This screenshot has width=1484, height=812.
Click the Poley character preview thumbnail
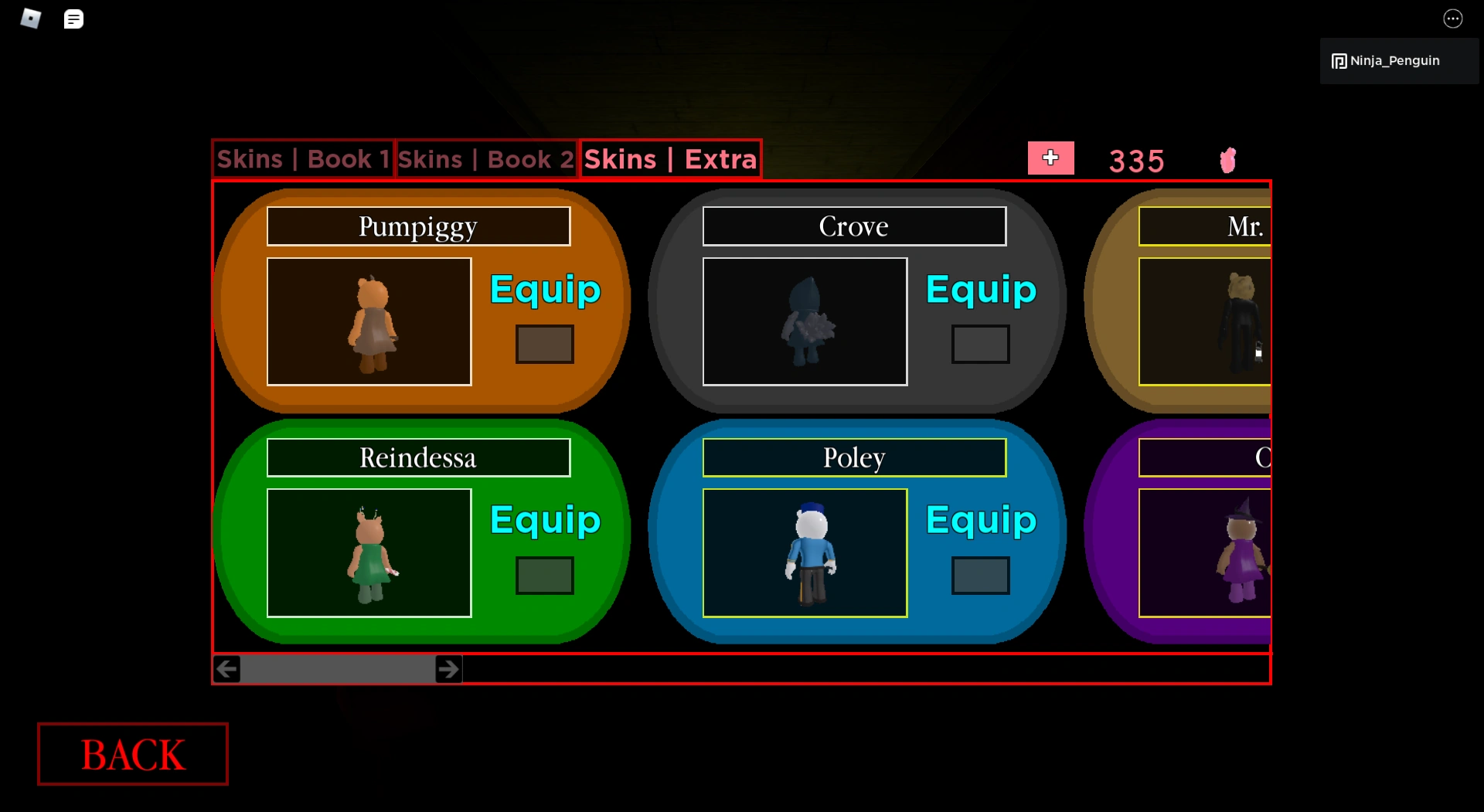805,552
